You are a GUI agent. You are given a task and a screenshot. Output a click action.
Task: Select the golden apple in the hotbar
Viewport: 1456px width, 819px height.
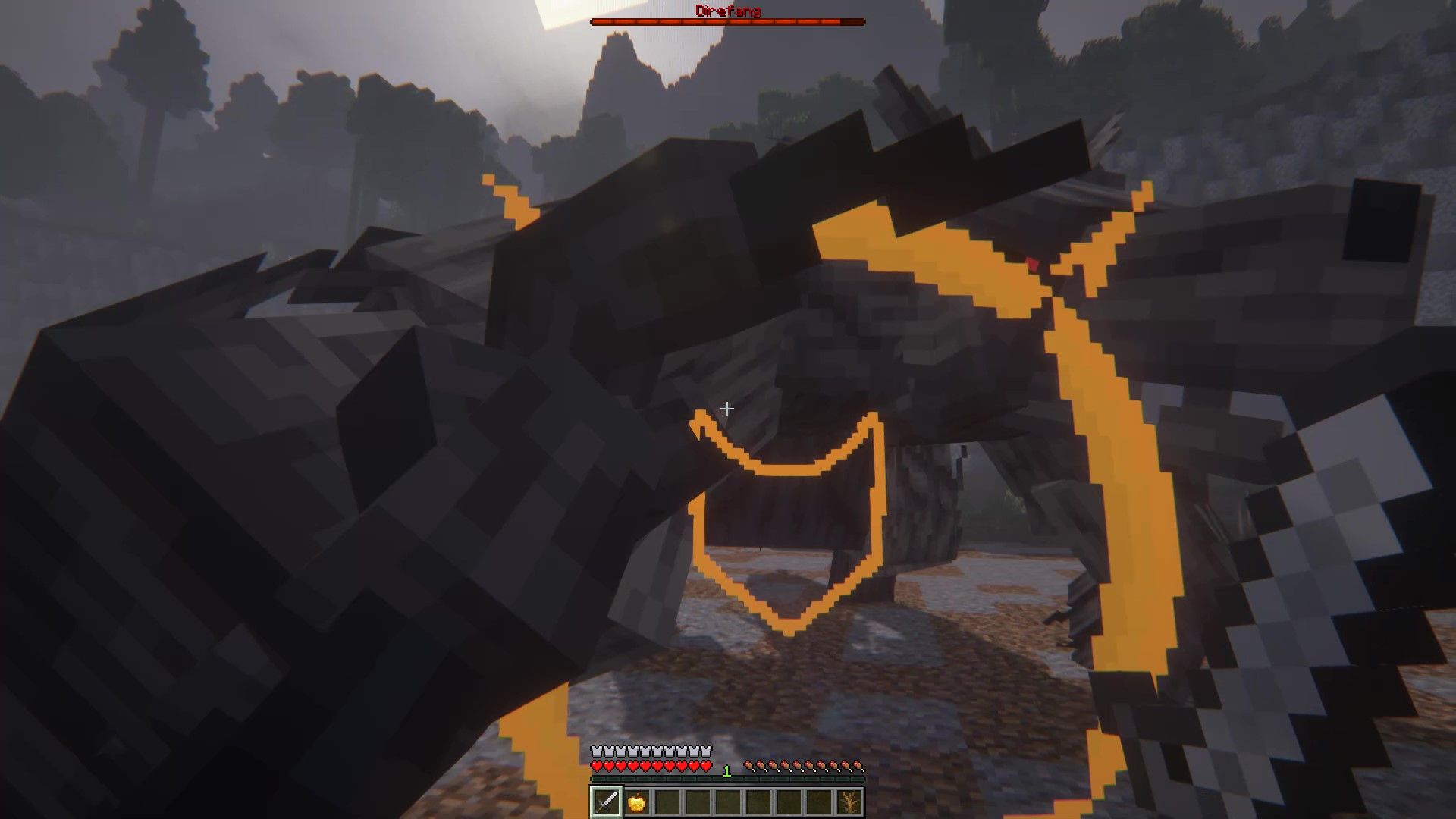click(x=637, y=803)
